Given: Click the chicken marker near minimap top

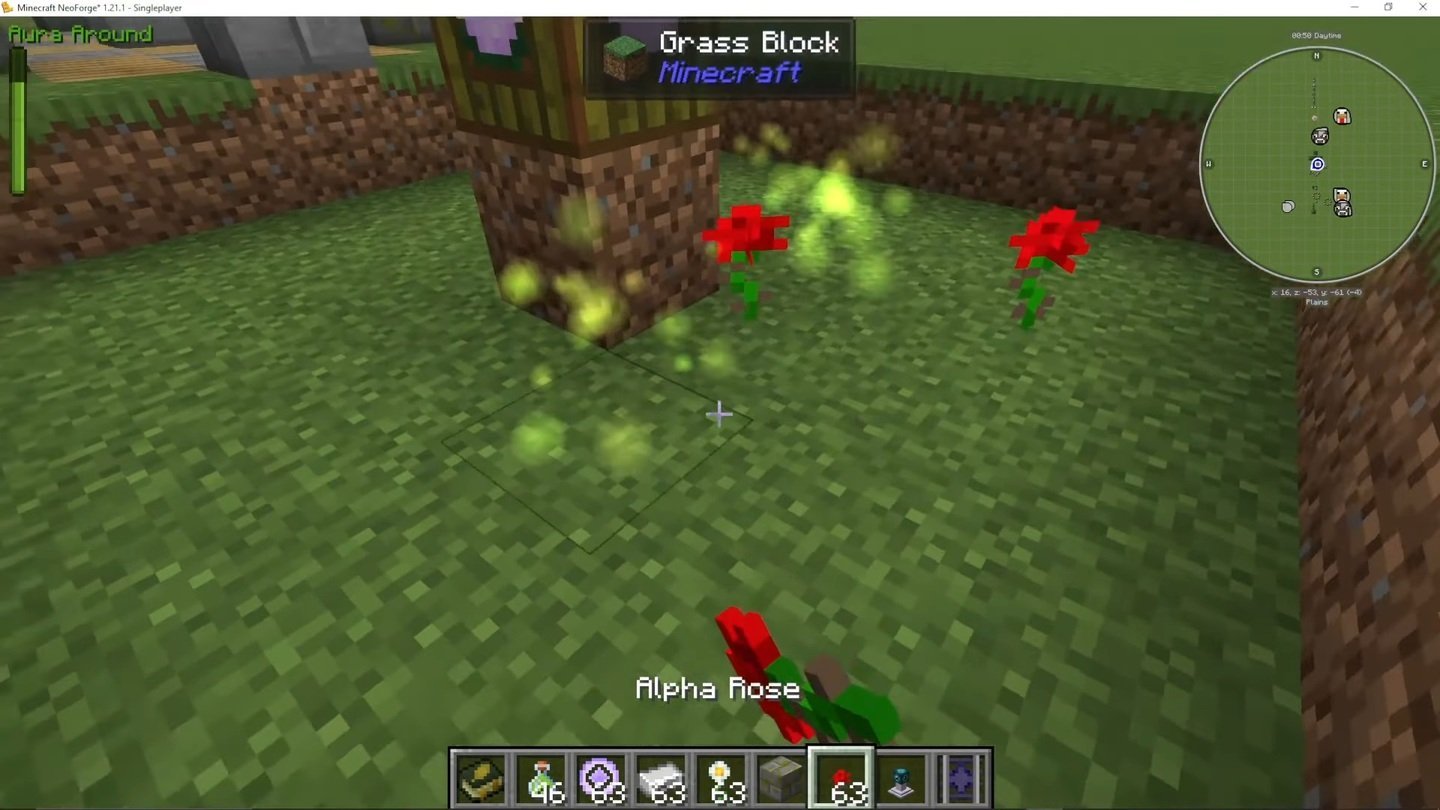Looking at the screenshot, I should pyautogui.click(x=1342, y=117).
